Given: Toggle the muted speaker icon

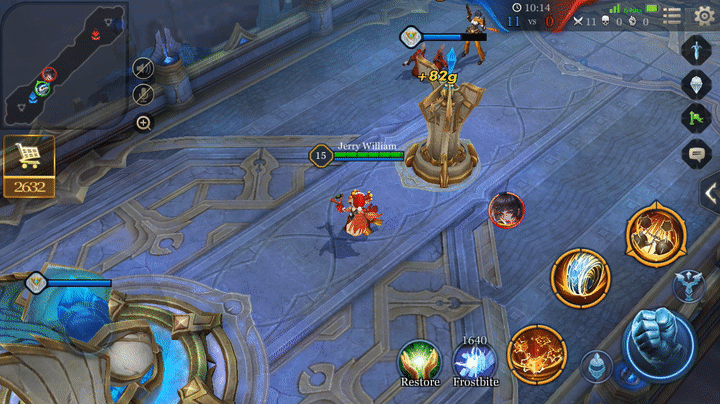Looking at the screenshot, I should 143,68.
